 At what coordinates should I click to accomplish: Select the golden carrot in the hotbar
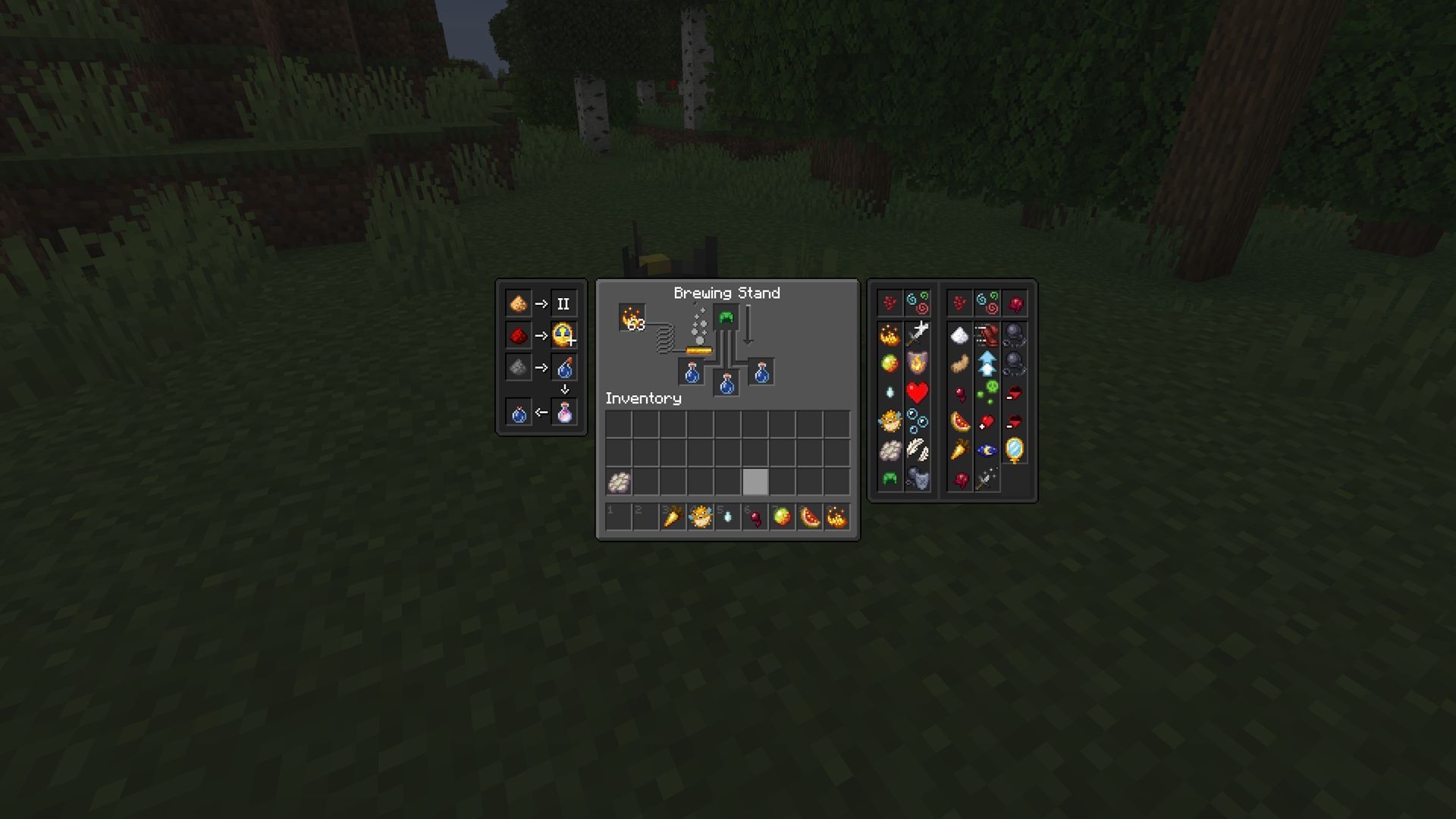click(x=673, y=517)
